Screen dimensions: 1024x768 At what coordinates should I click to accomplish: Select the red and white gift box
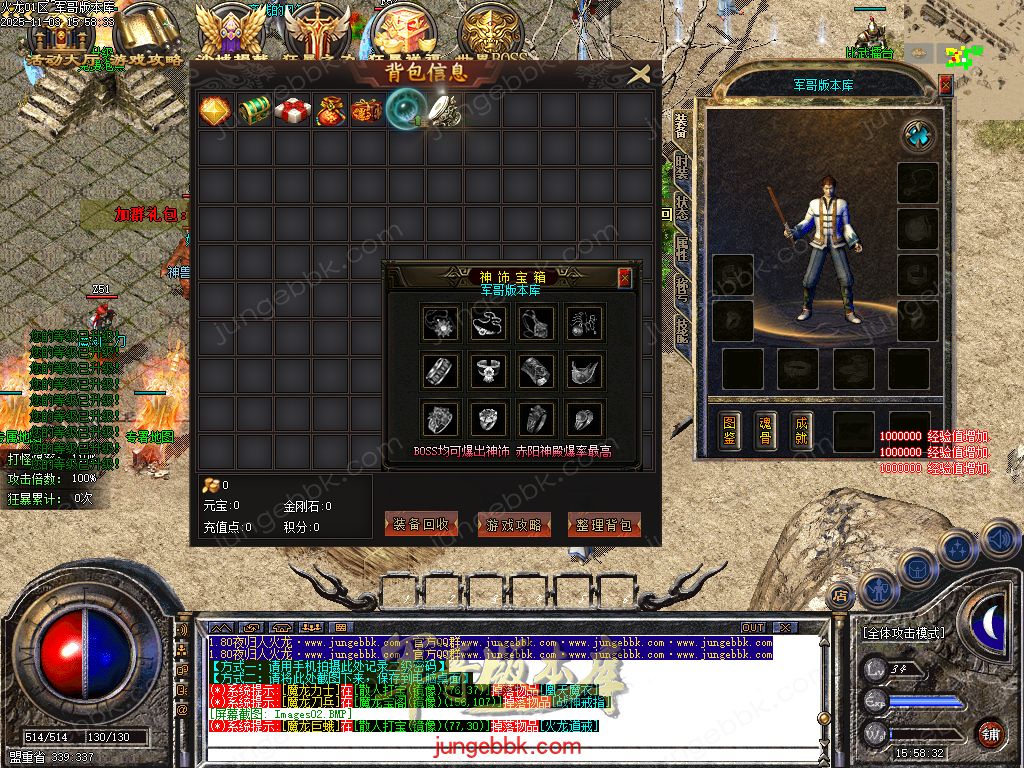tap(292, 110)
